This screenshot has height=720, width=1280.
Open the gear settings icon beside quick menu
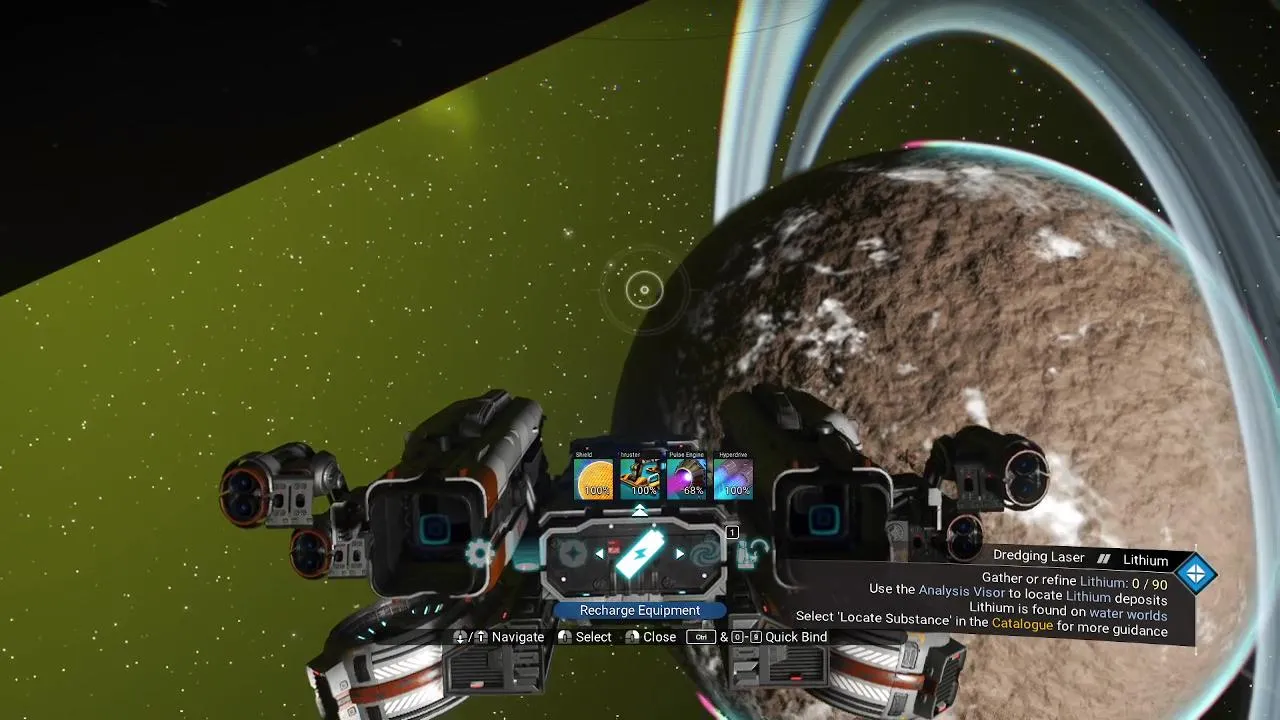(480, 552)
